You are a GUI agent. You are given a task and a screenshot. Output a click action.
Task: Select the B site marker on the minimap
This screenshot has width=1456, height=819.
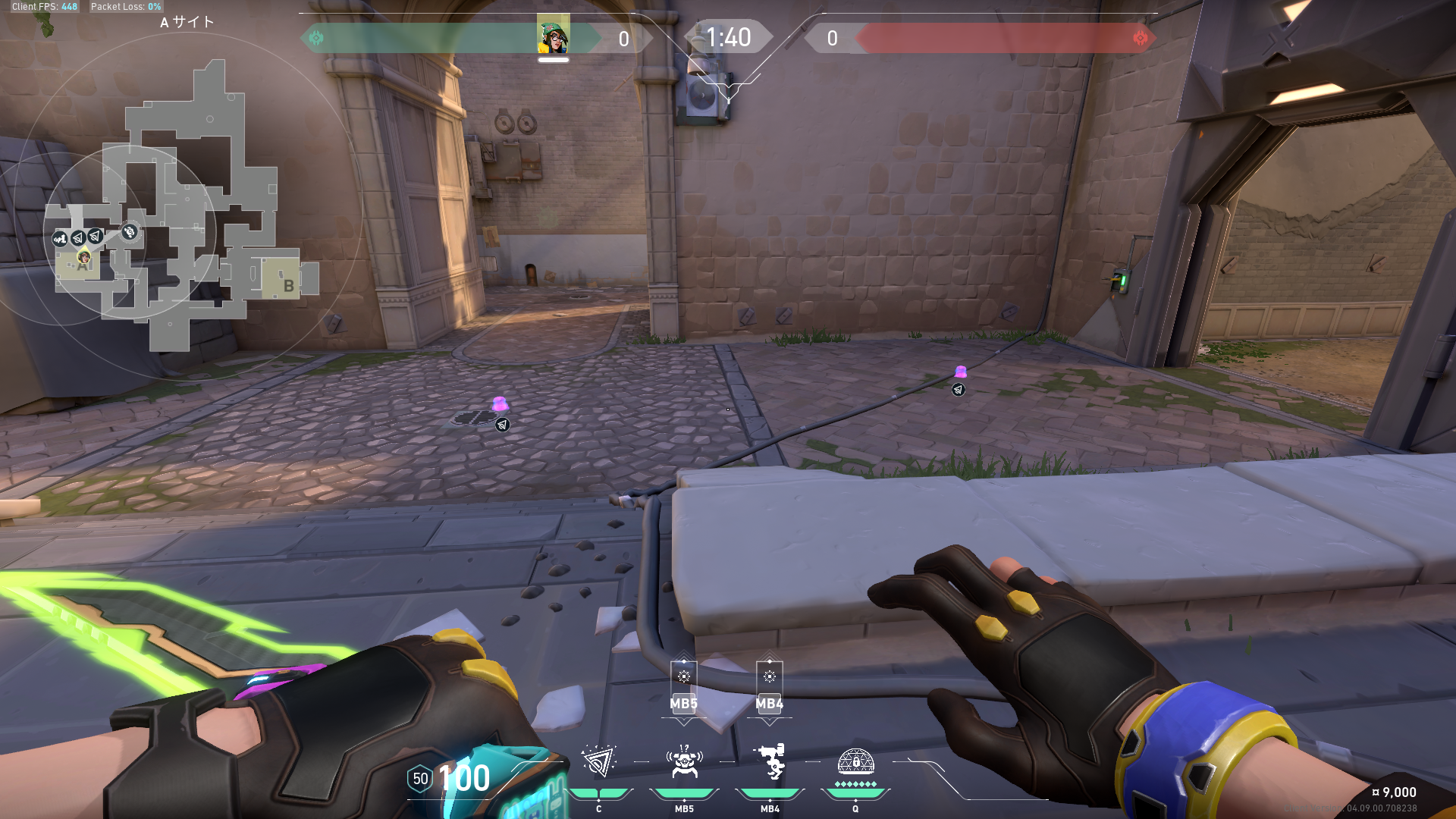pos(287,285)
